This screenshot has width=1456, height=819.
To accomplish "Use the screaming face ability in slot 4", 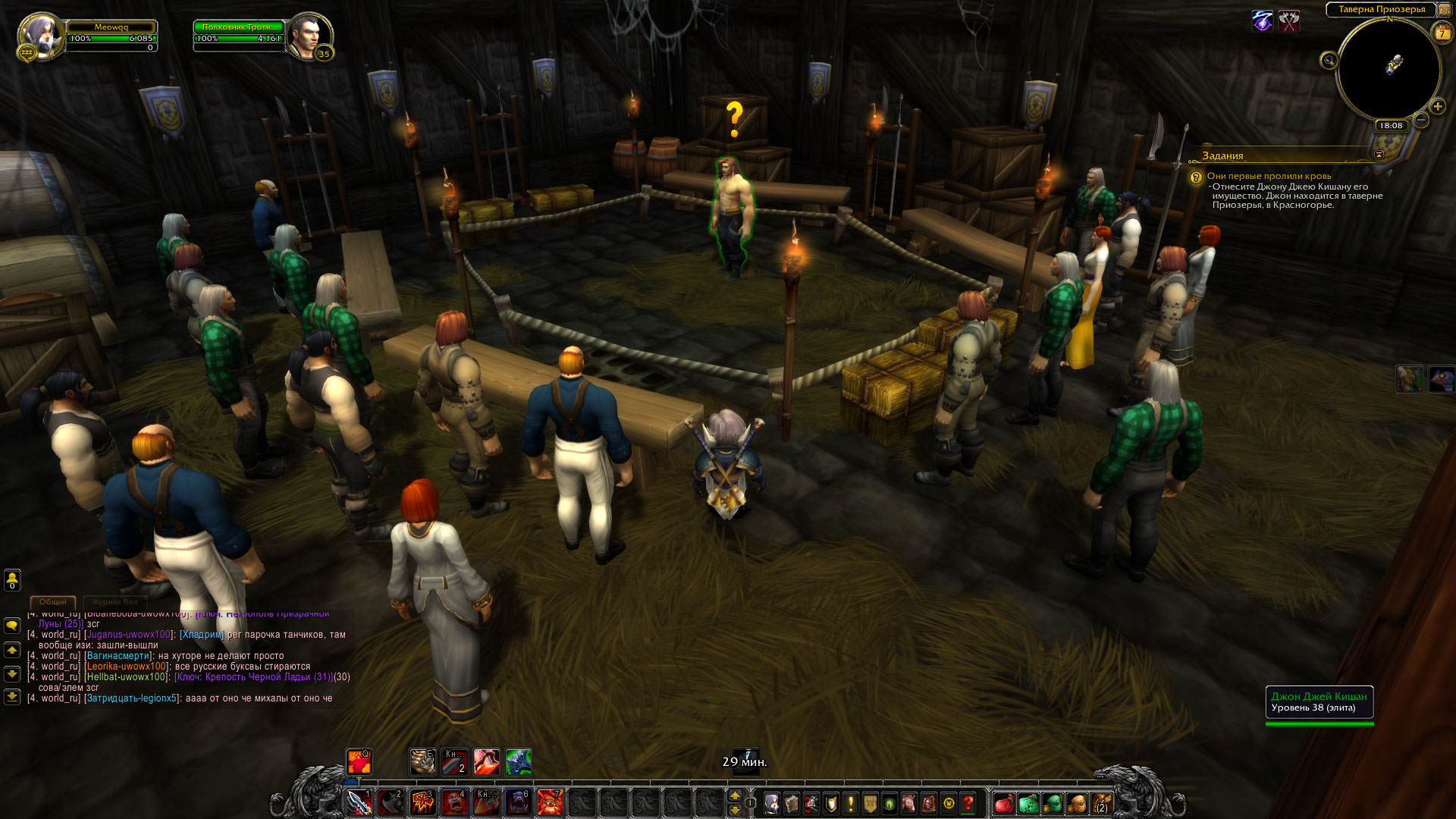I will [455, 802].
